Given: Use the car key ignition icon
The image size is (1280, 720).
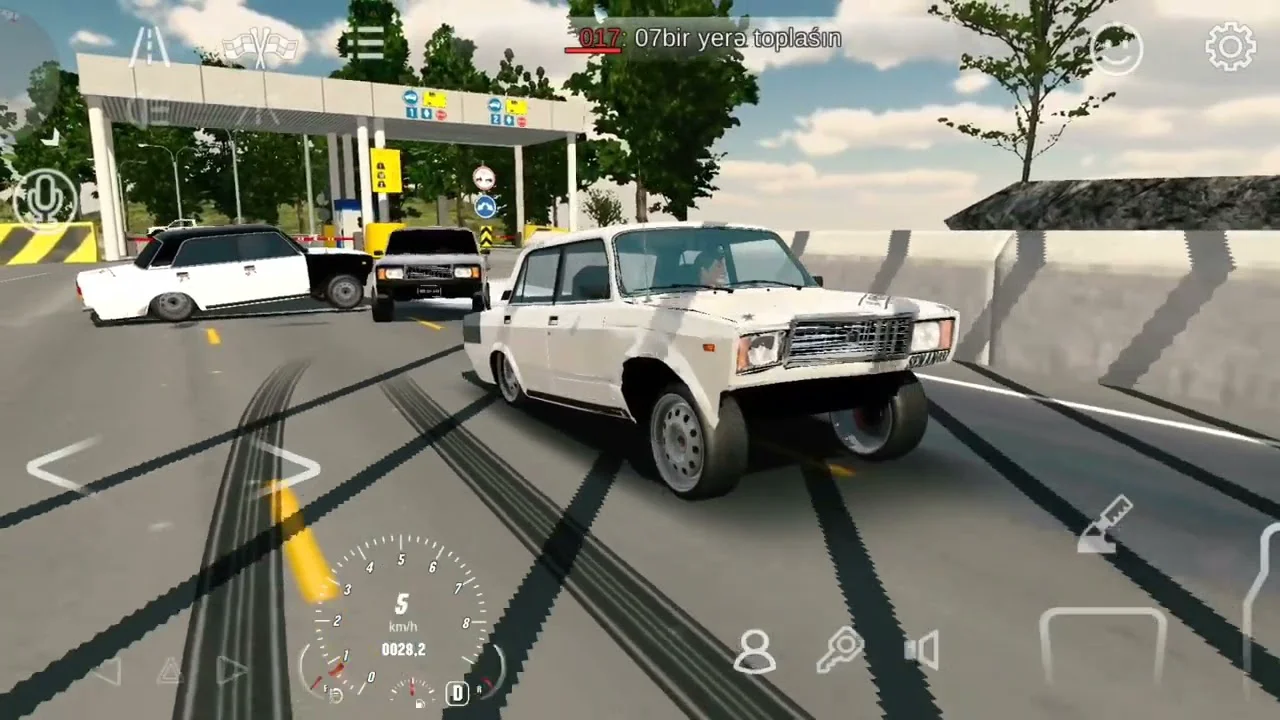Looking at the screenshot, I should point(840,651).
